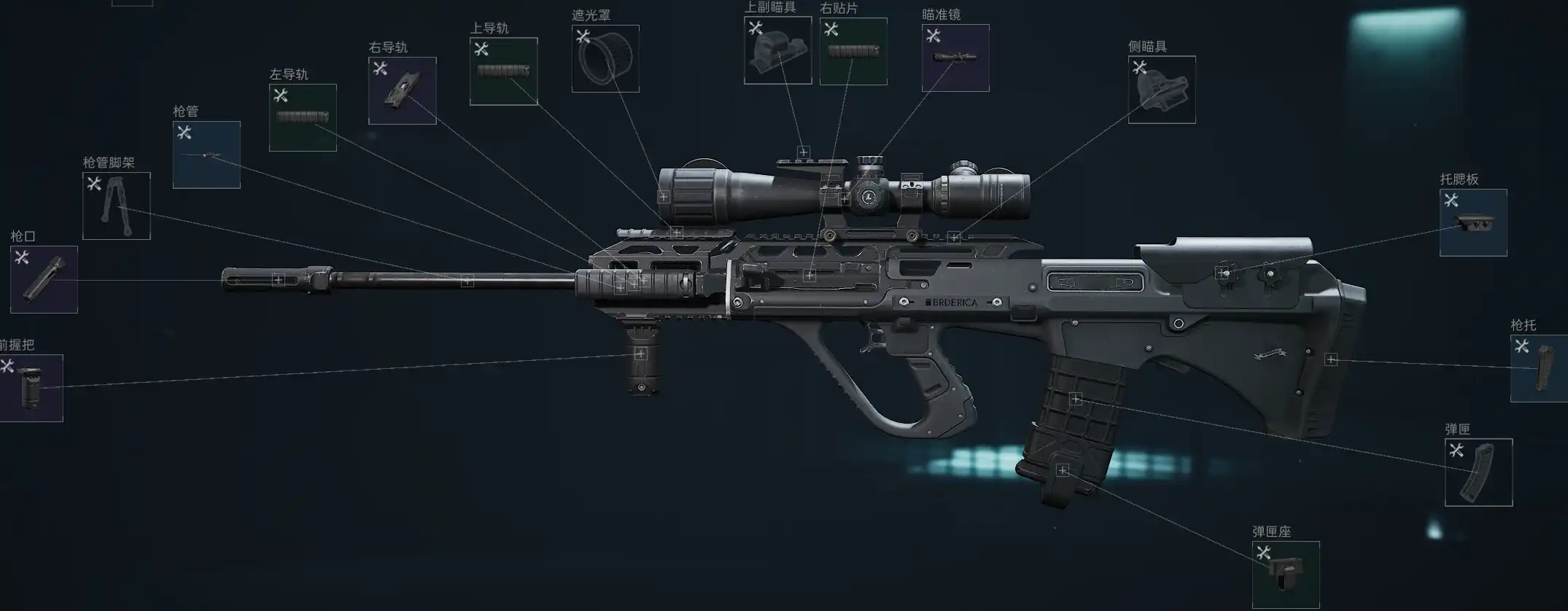Viewport: 1568px width, 611px height.
Task: Select the 瞄准镜 scope slot
Action: 955,58
